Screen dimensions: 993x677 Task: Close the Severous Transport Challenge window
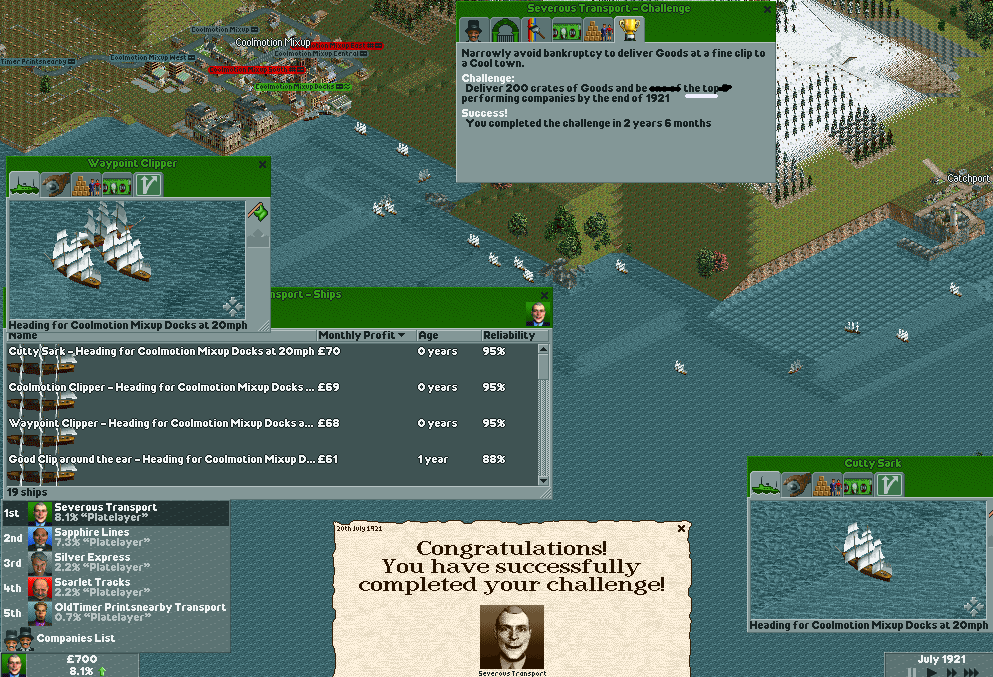pyautogui.click(x=767, y=9)
